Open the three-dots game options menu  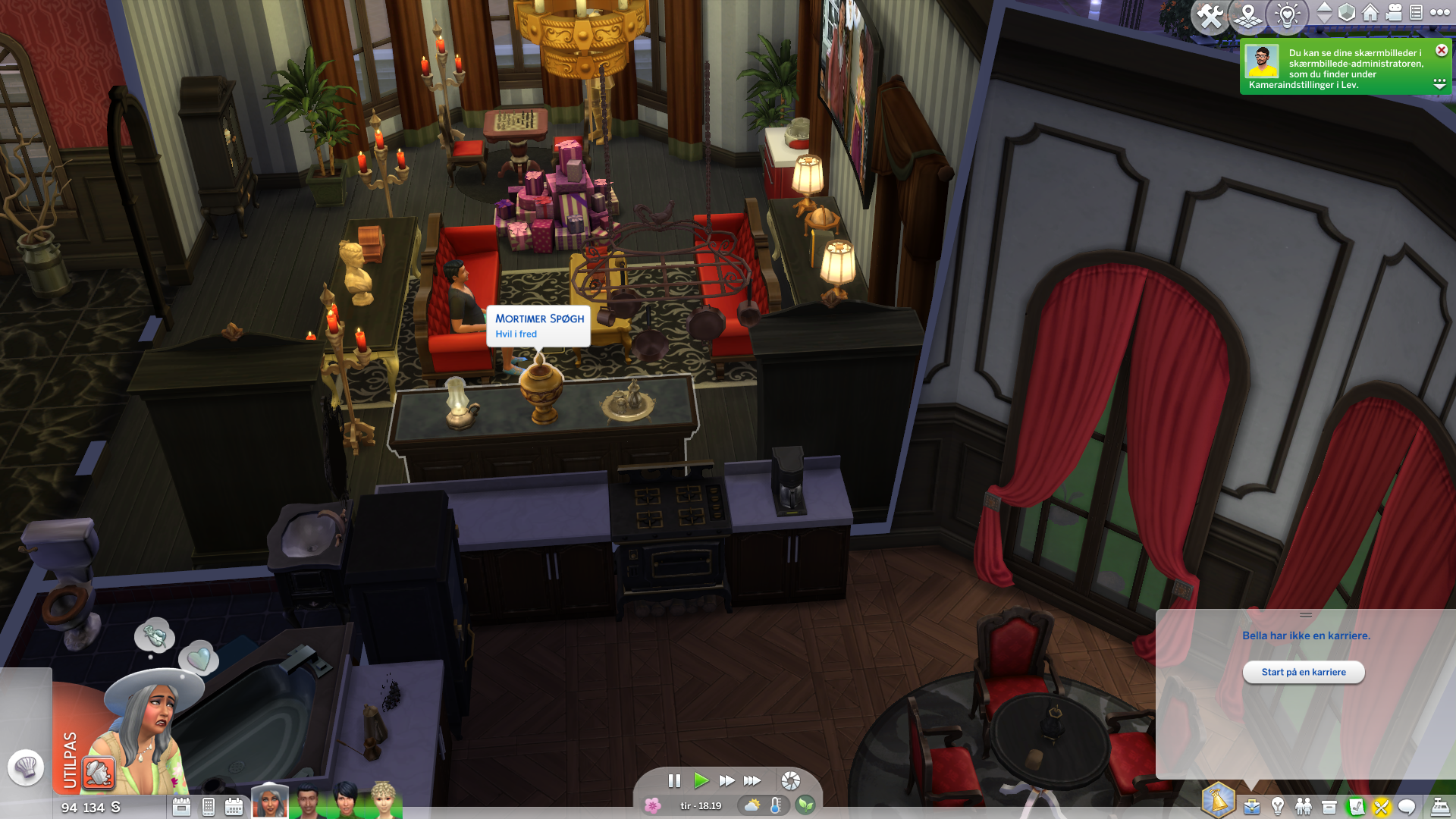pos(1440,13)
